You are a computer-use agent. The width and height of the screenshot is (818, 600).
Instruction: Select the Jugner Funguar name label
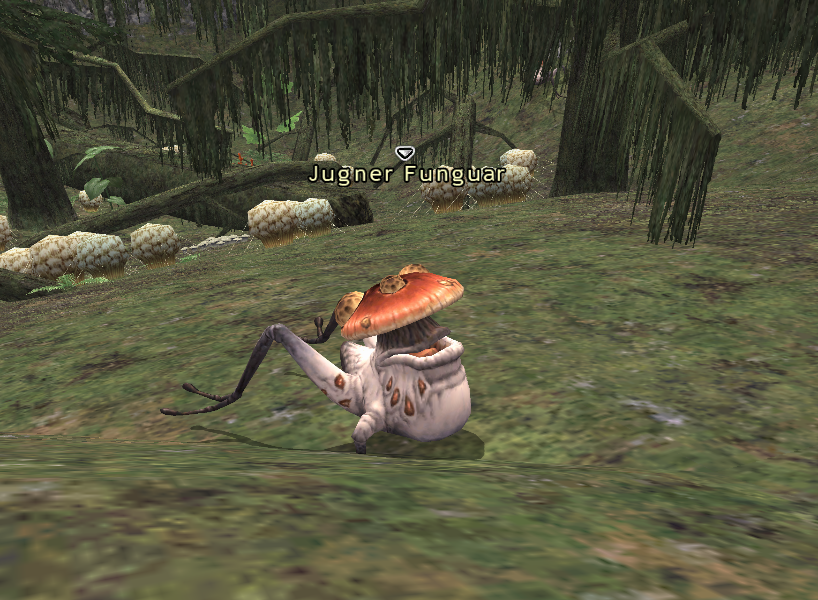point(405,174)
